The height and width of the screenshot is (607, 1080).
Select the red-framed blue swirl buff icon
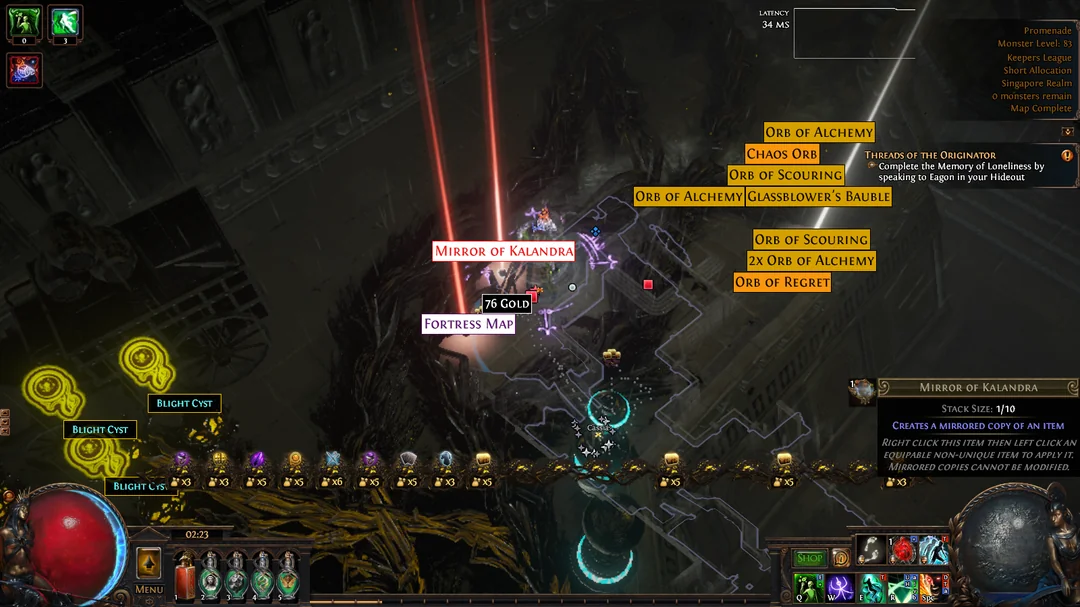point(24,71)
